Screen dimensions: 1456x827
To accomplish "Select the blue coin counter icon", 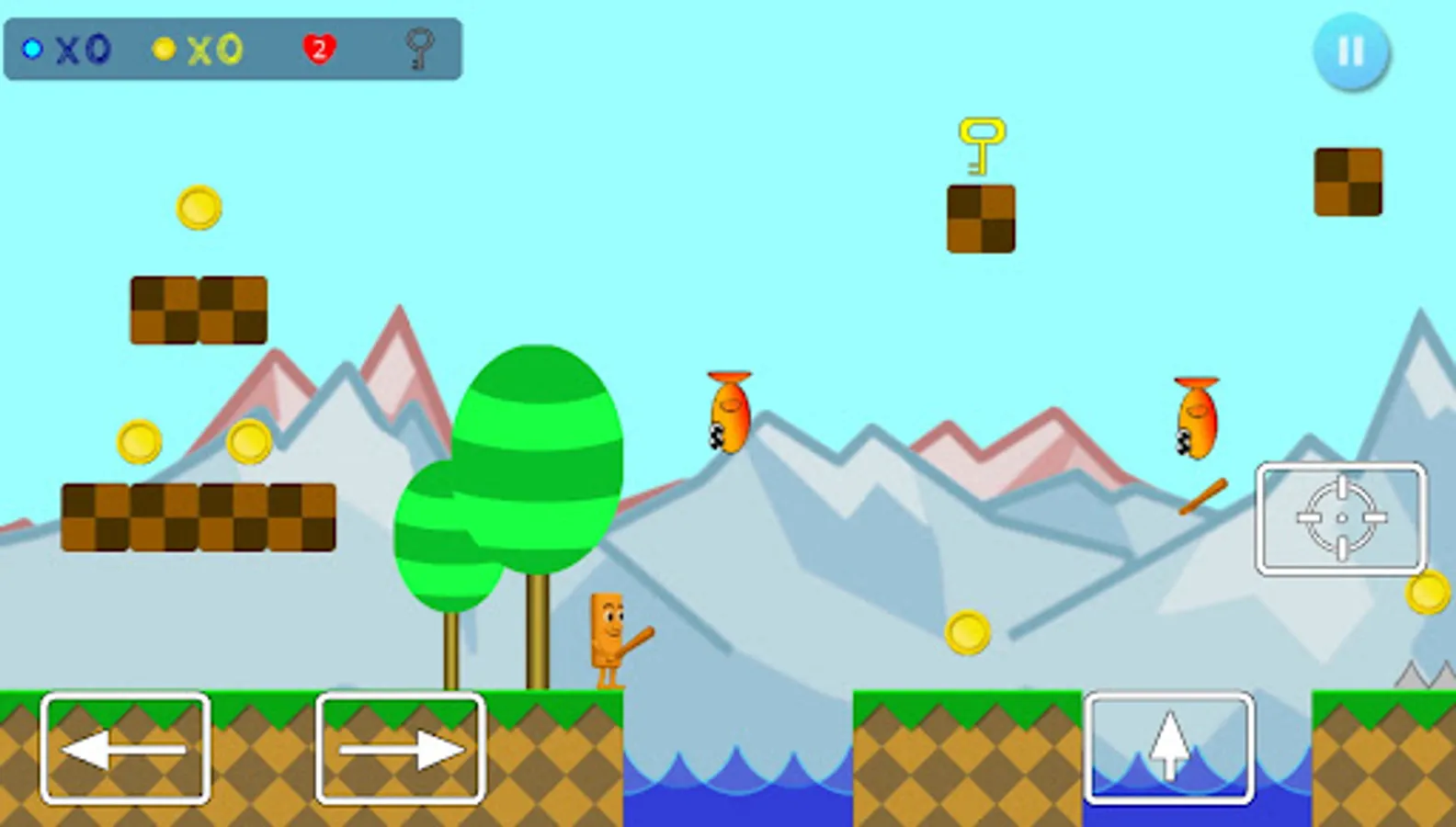I will click(33, 51).
